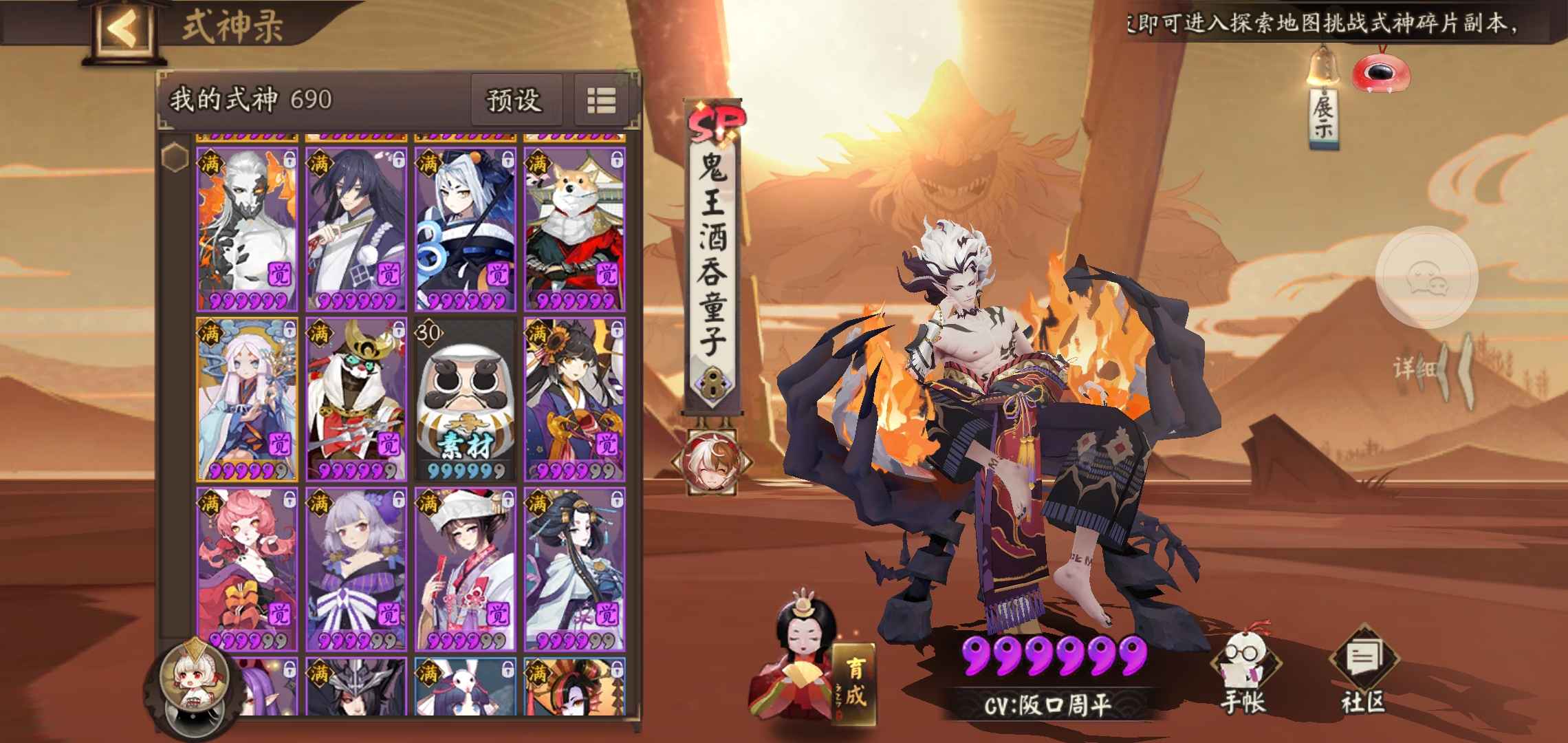The width and height of the screenshot is (1568, 743).
Task: Open the 预设 presets button
Action: [x=514, y=100]
